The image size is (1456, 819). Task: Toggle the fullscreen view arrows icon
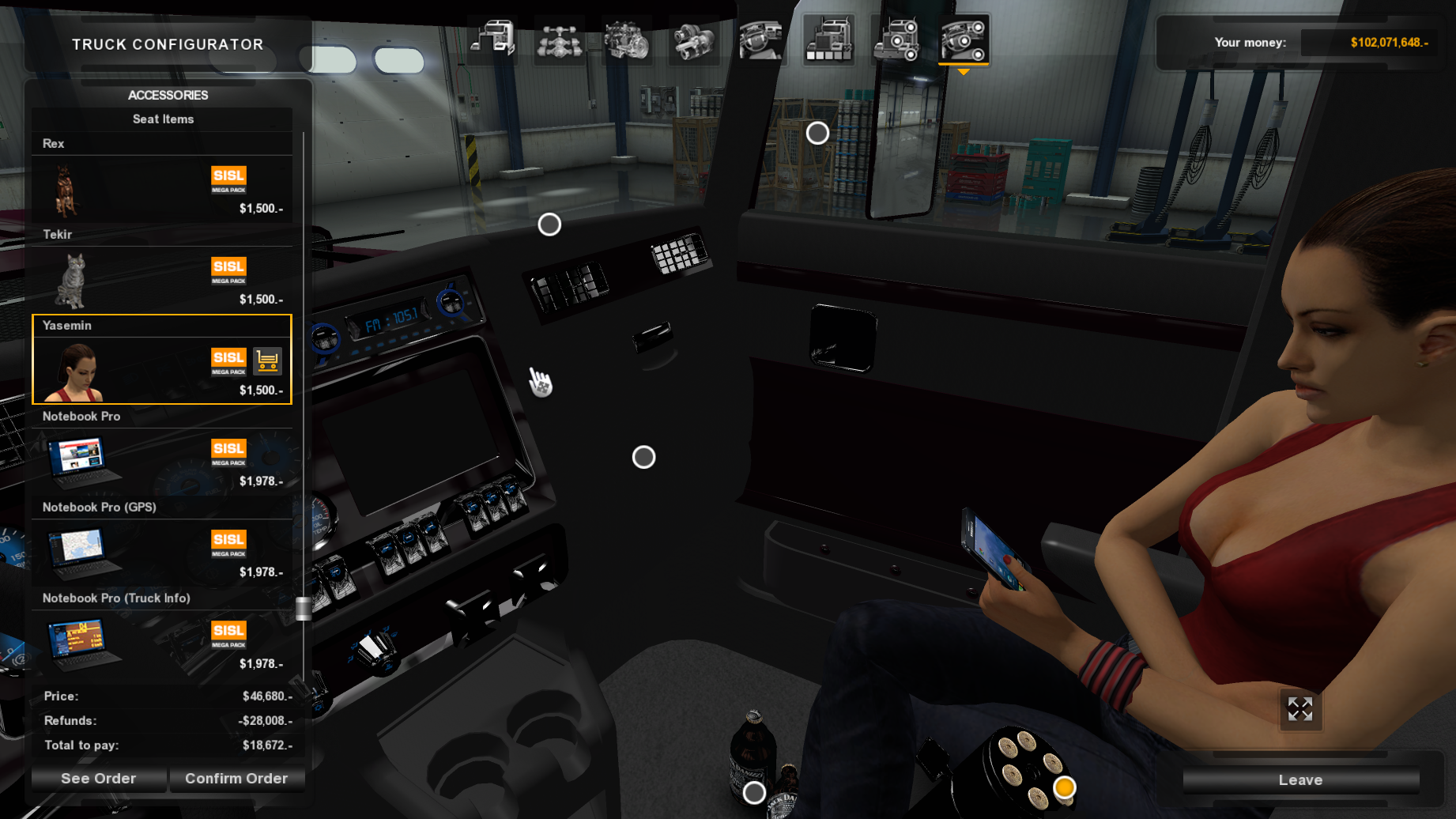[x=1300, y=709]
